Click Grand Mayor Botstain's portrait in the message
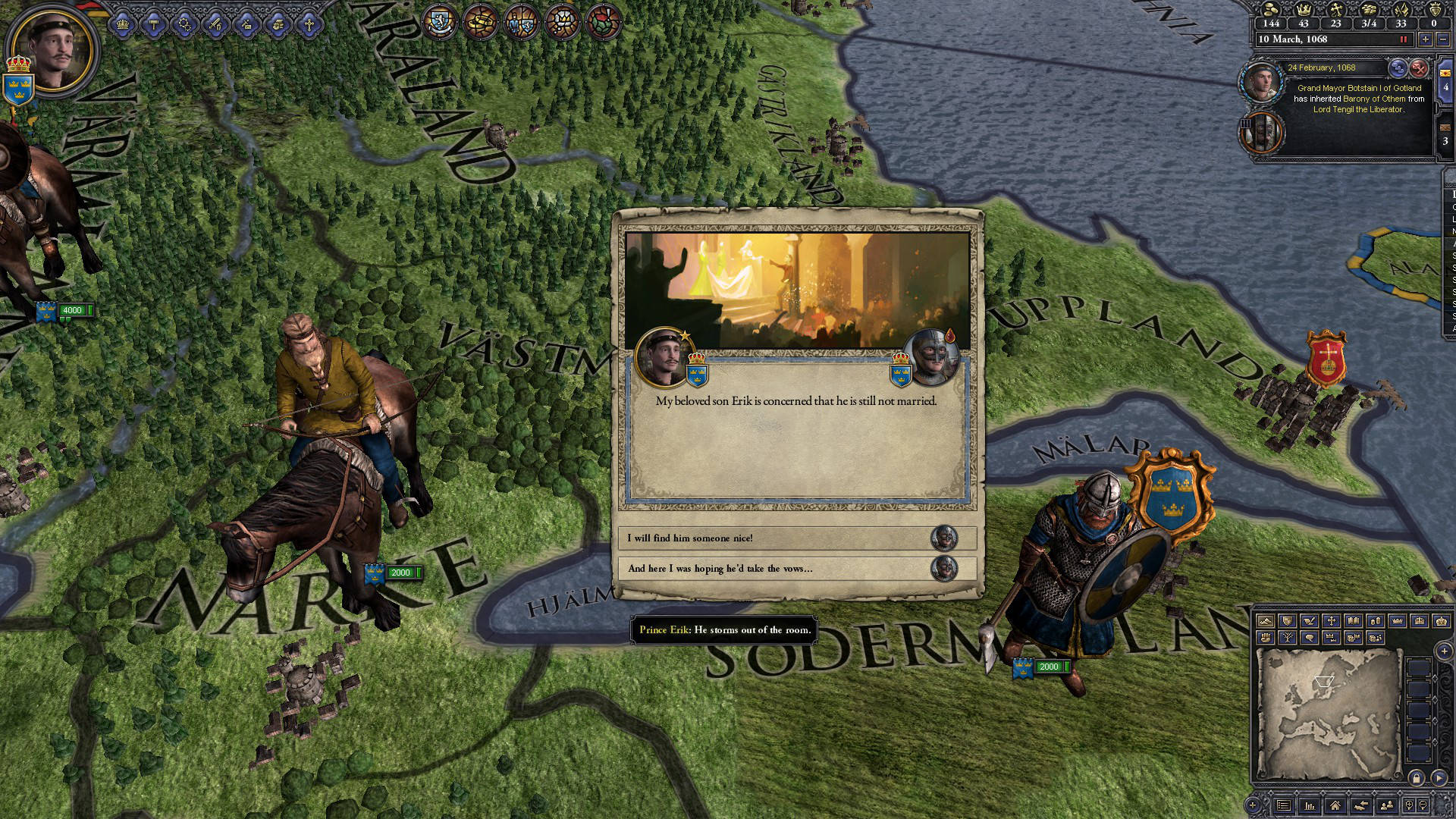 (x=1261, y=81)
